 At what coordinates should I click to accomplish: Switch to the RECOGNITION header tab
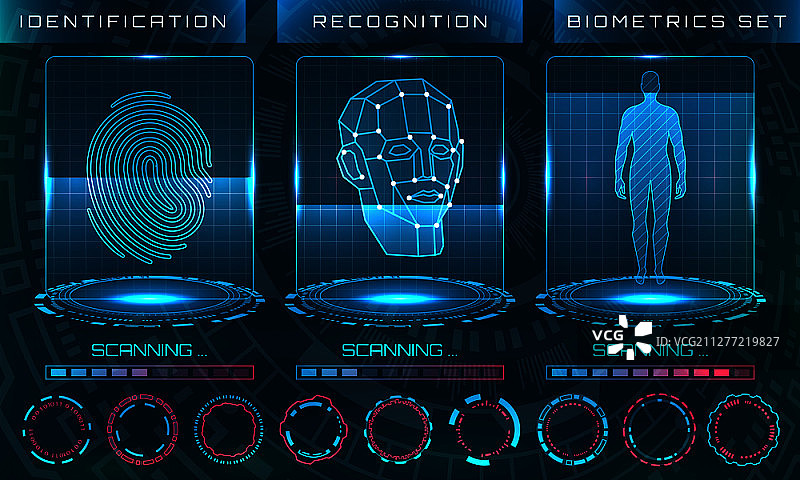[x=400, y=21]
